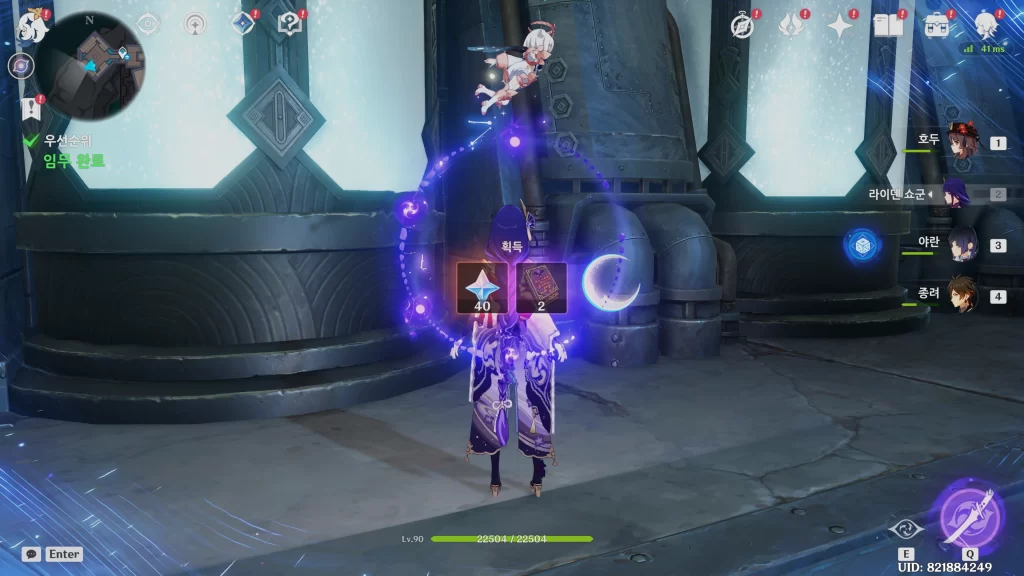The height and width of the screenshot is (576, 1024).
Task: Open the open-book handbook icon
Action: click(888, 26)
